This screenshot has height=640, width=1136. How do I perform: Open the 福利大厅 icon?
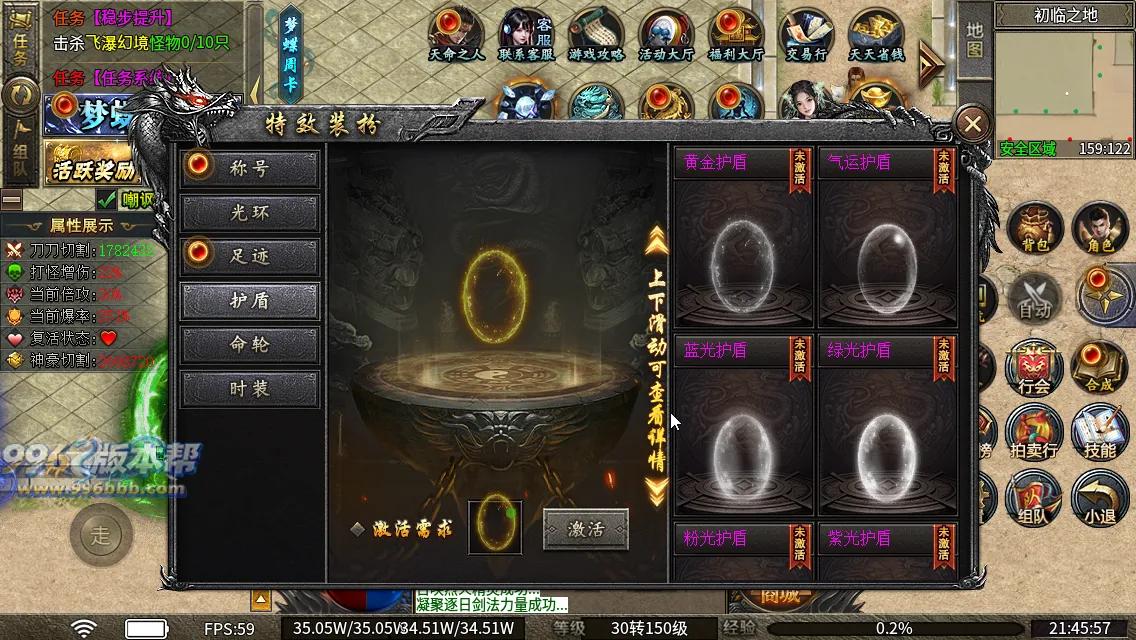tap(736, 36)
